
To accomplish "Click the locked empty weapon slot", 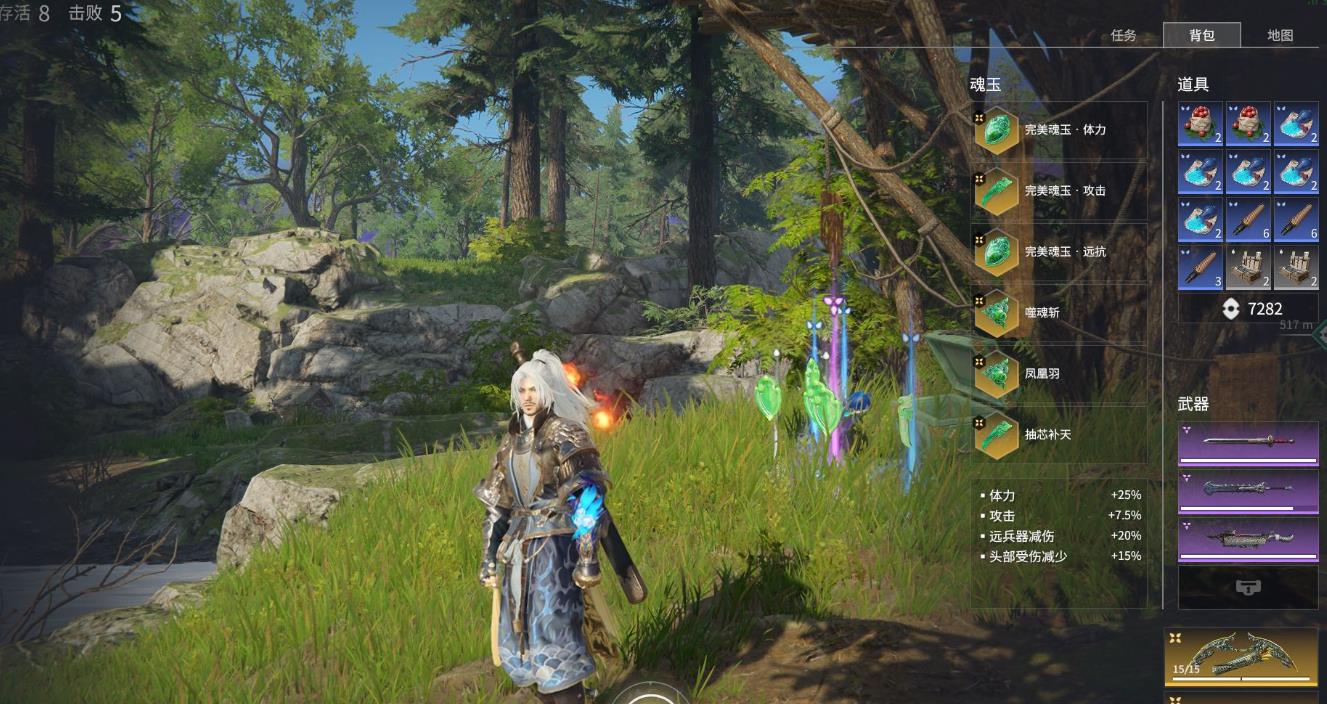I will click(x=1248, y=588).
